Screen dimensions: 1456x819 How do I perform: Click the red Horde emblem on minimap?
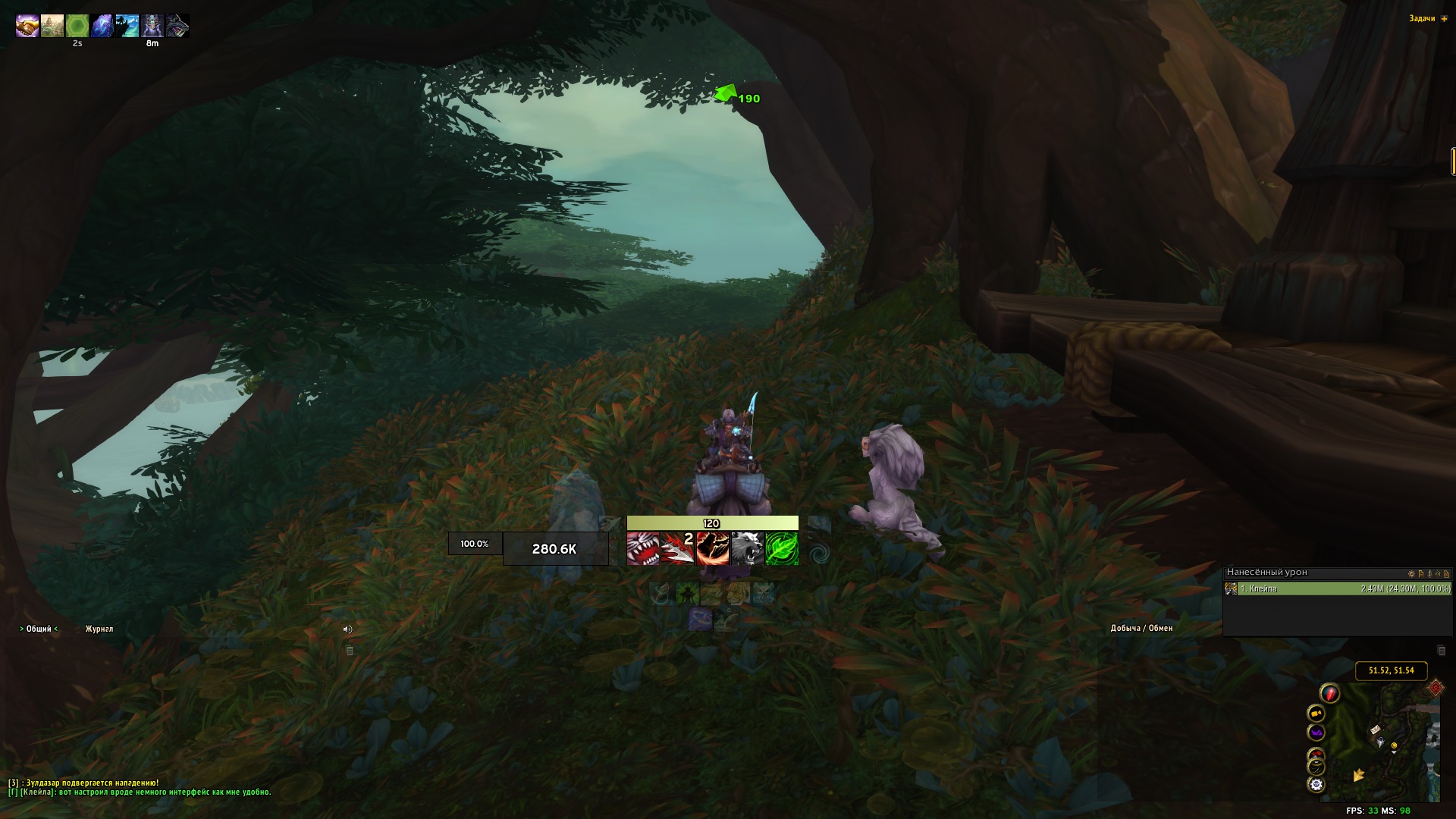(1436, 688)
